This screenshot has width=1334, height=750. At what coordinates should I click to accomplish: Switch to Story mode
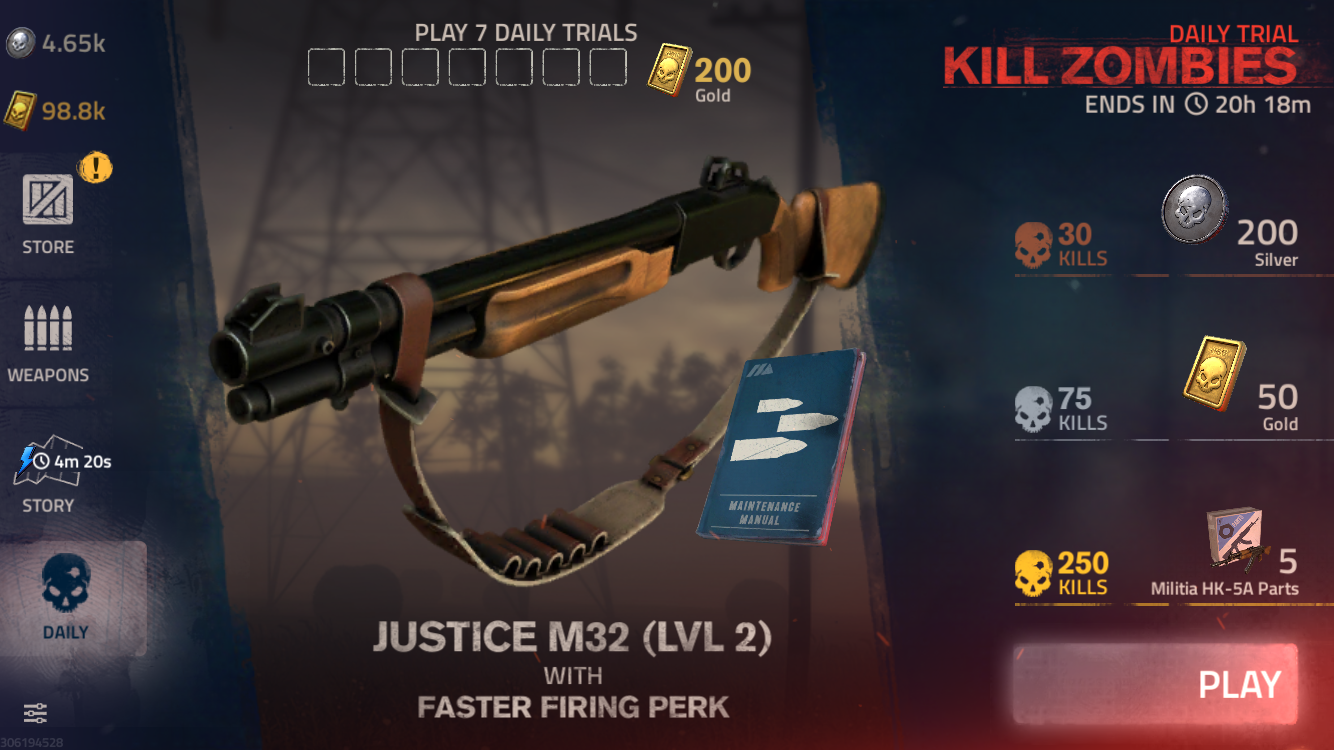click(x=50, y=475)
